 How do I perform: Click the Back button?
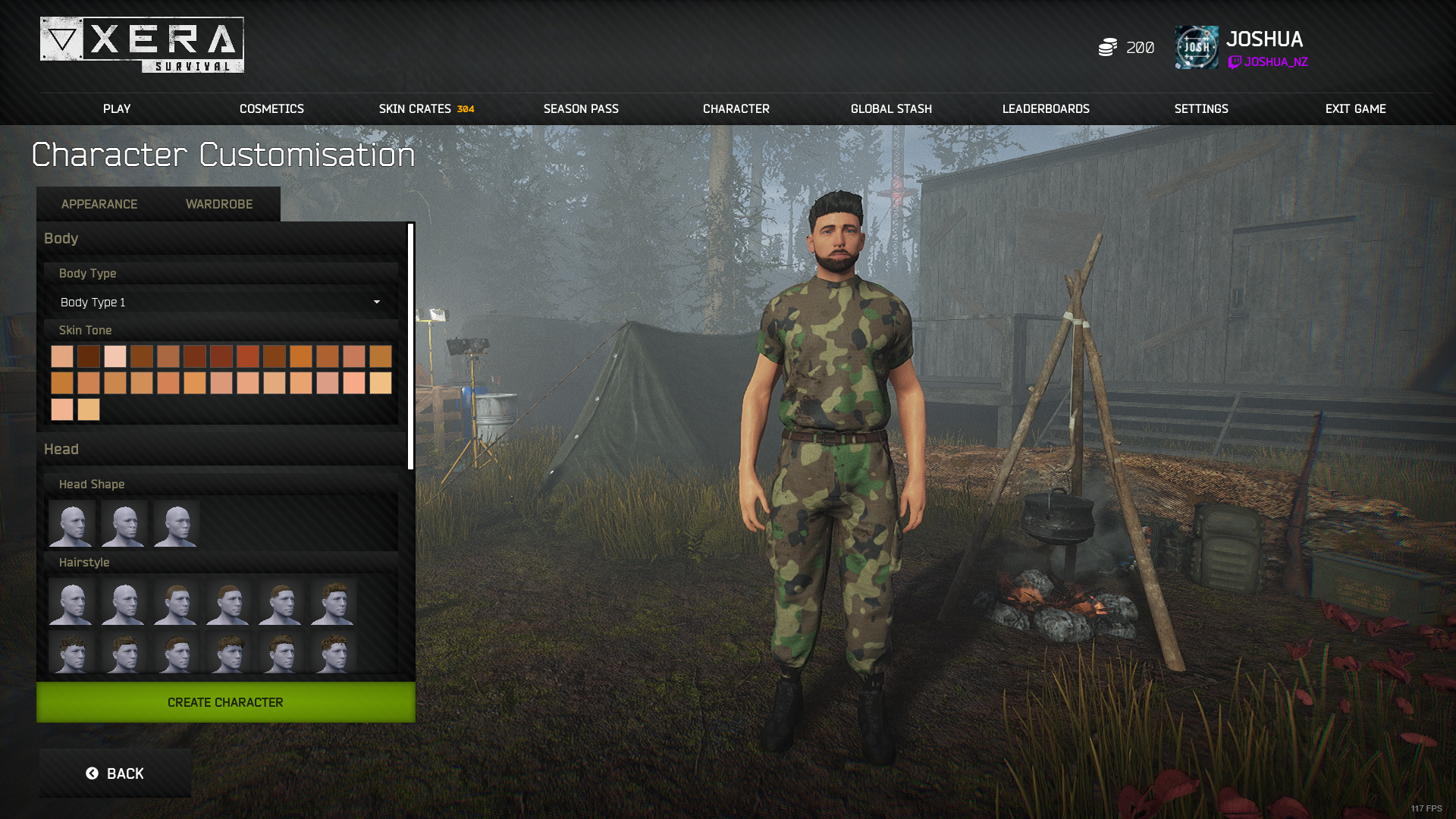pos(115,772)
